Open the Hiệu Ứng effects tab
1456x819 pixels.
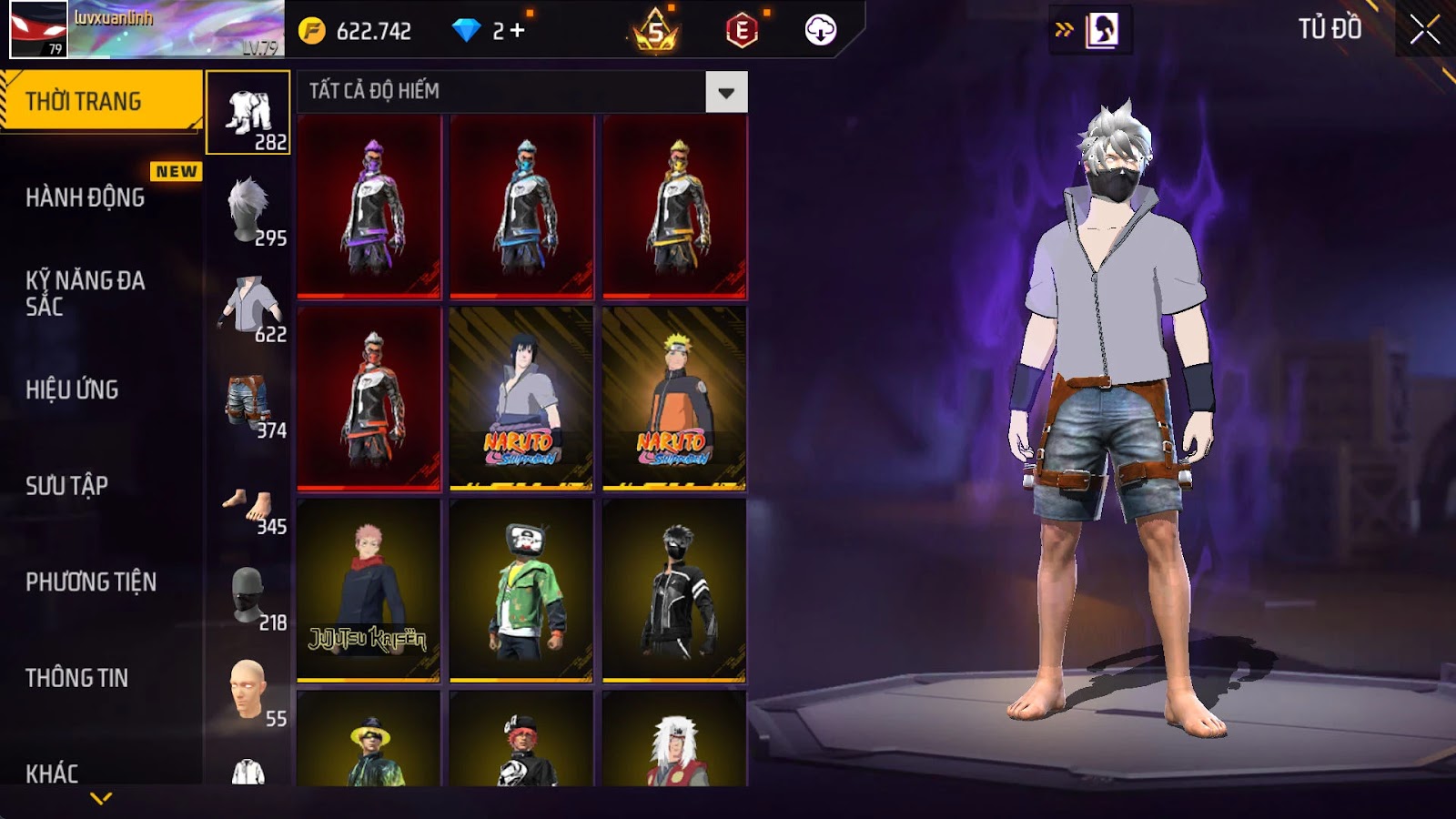(73, 389)
